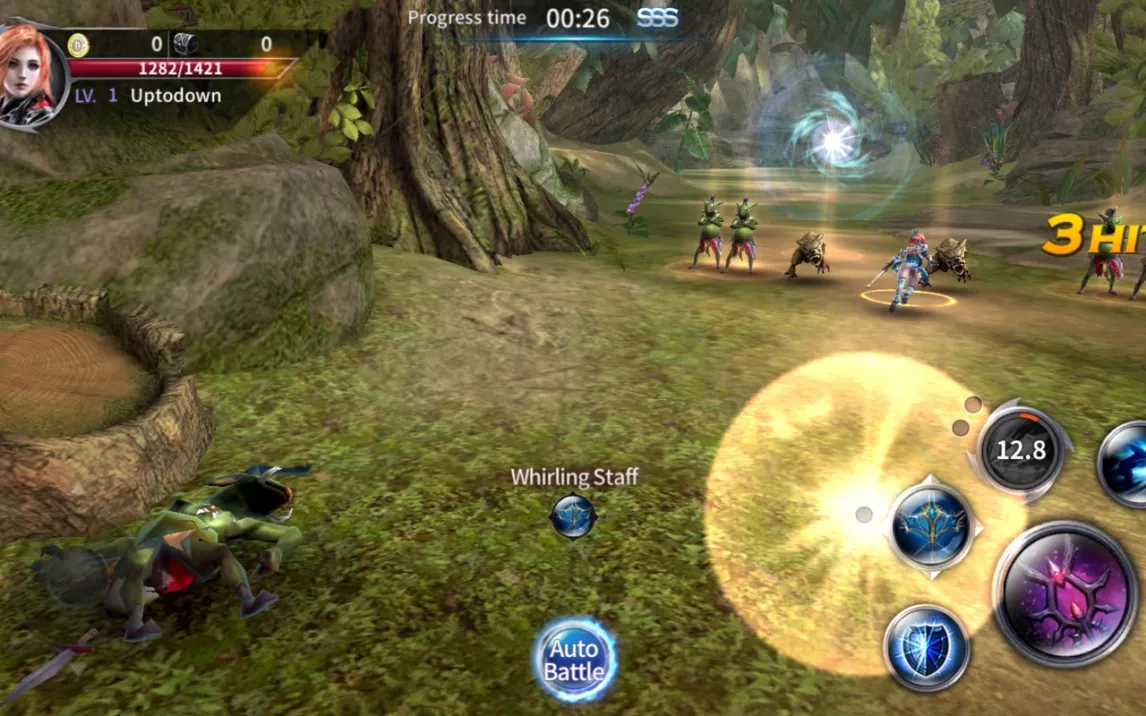Viewport: 1146px width, 716px height.
Task: Select the skill on 12.8 second cooldown
Action: point(1020,451)
